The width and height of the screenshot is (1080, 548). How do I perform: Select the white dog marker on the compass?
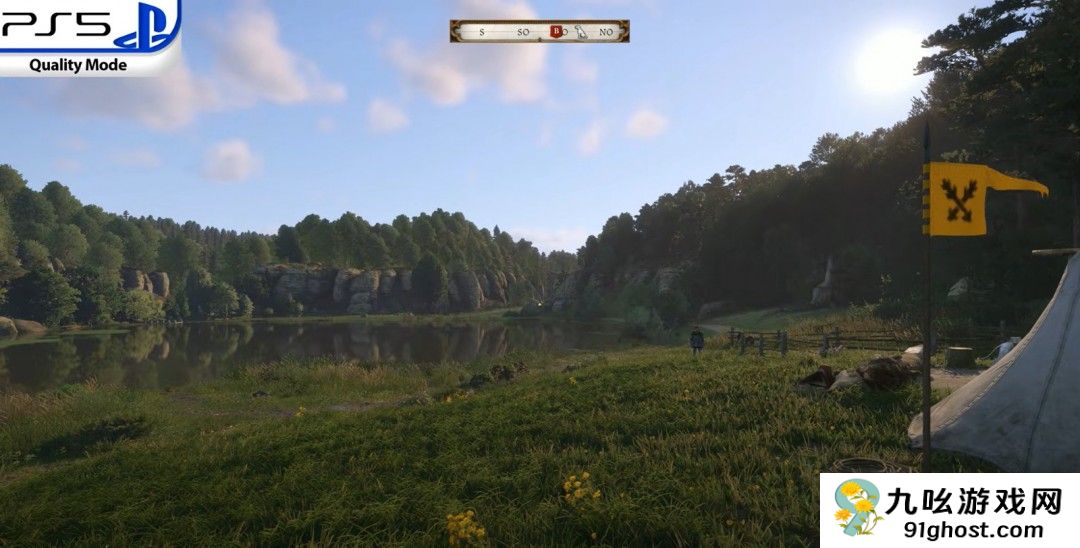point(581,31)
